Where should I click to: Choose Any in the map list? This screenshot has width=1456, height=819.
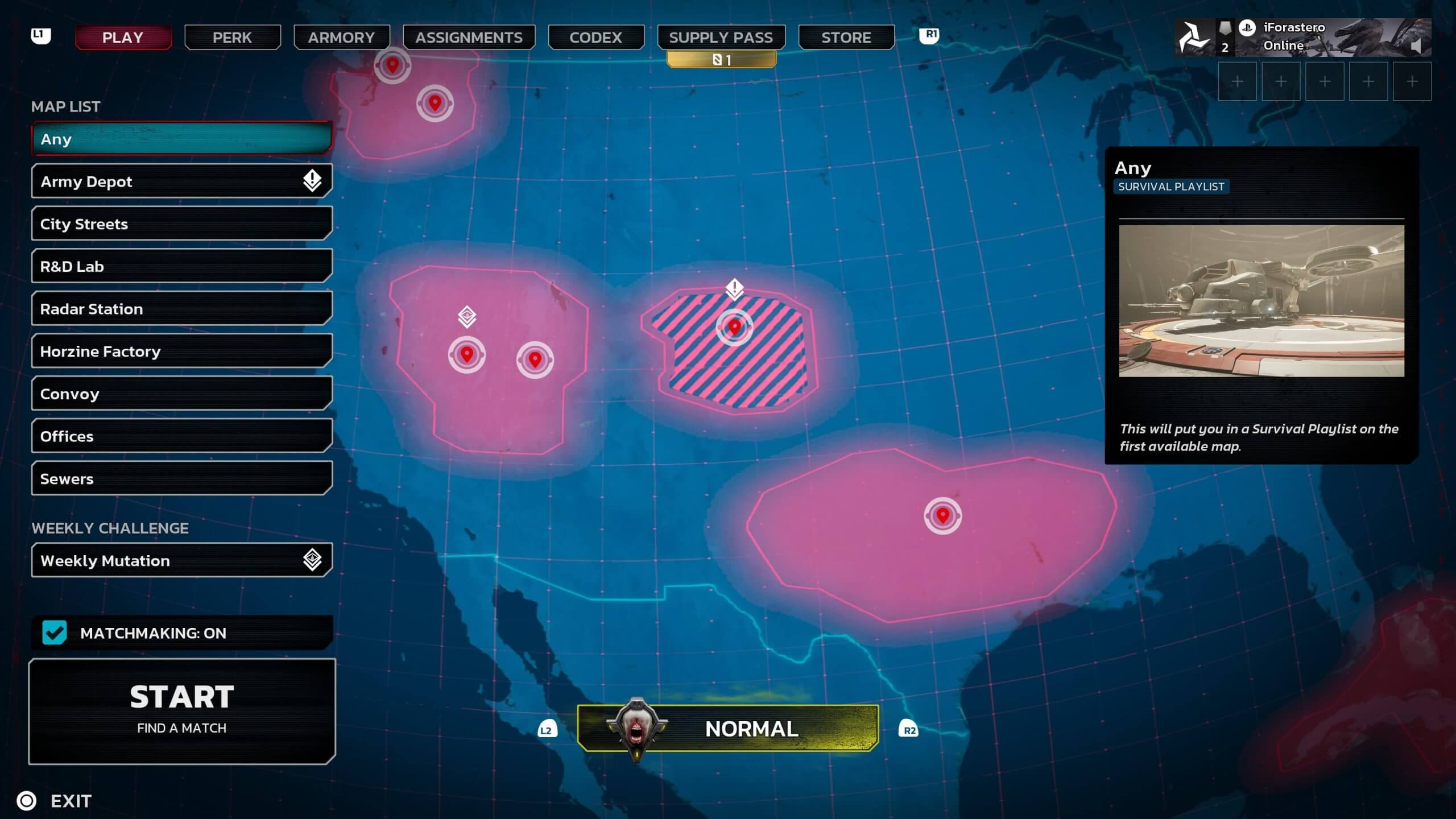point(181,139)
